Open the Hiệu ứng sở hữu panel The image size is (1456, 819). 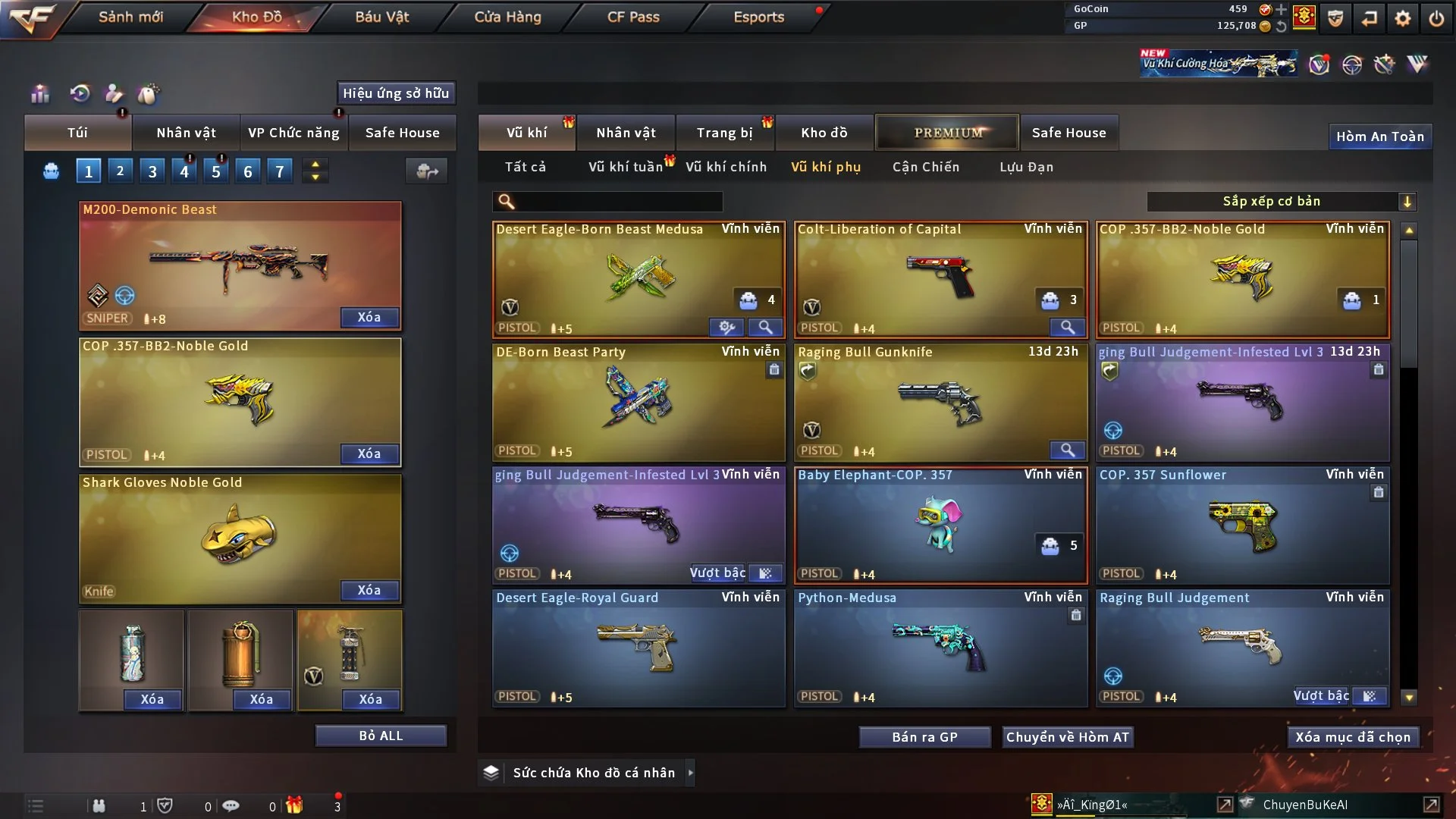(396, 93)
